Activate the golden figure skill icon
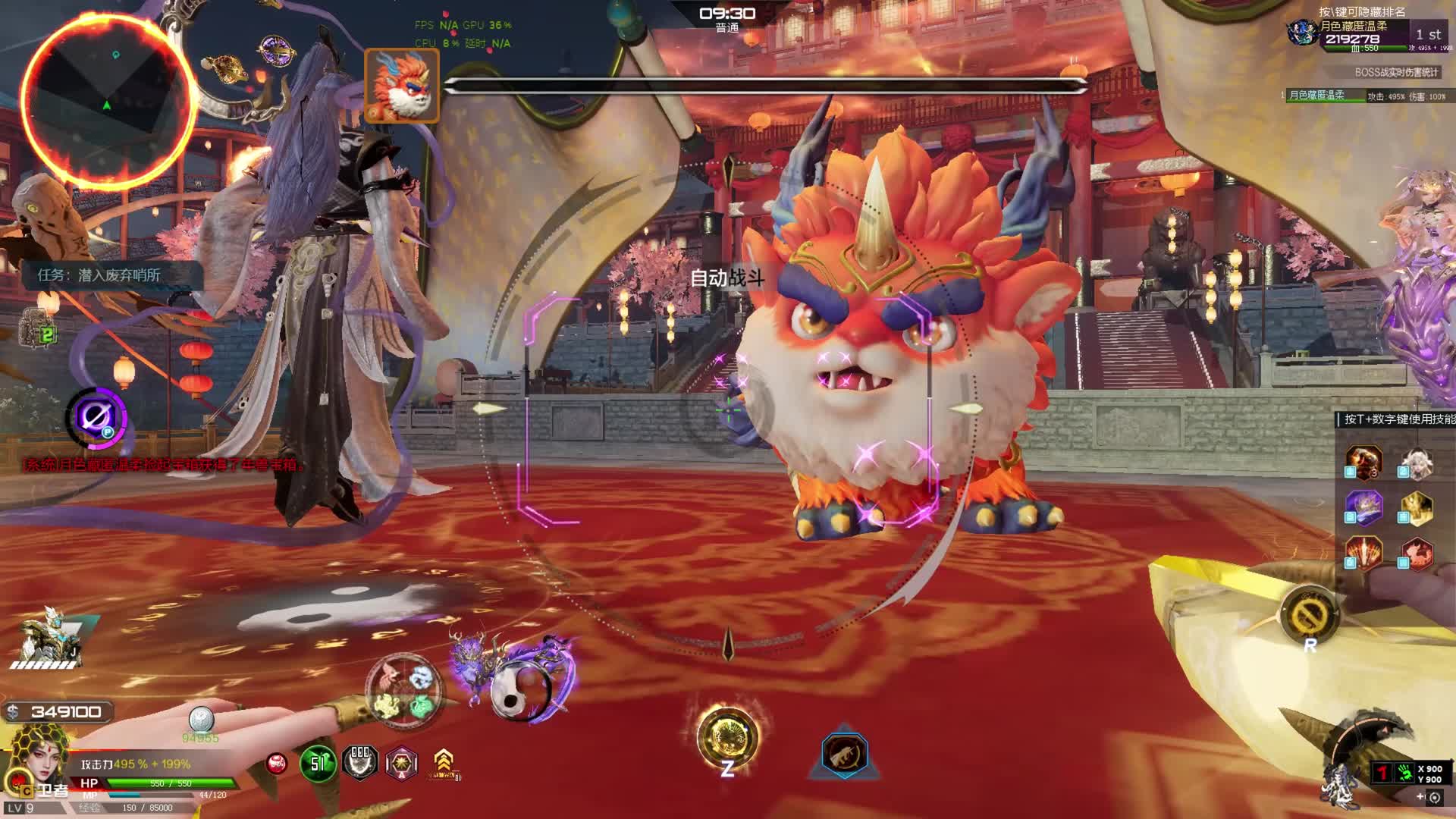 click(x=1416, y=508)
